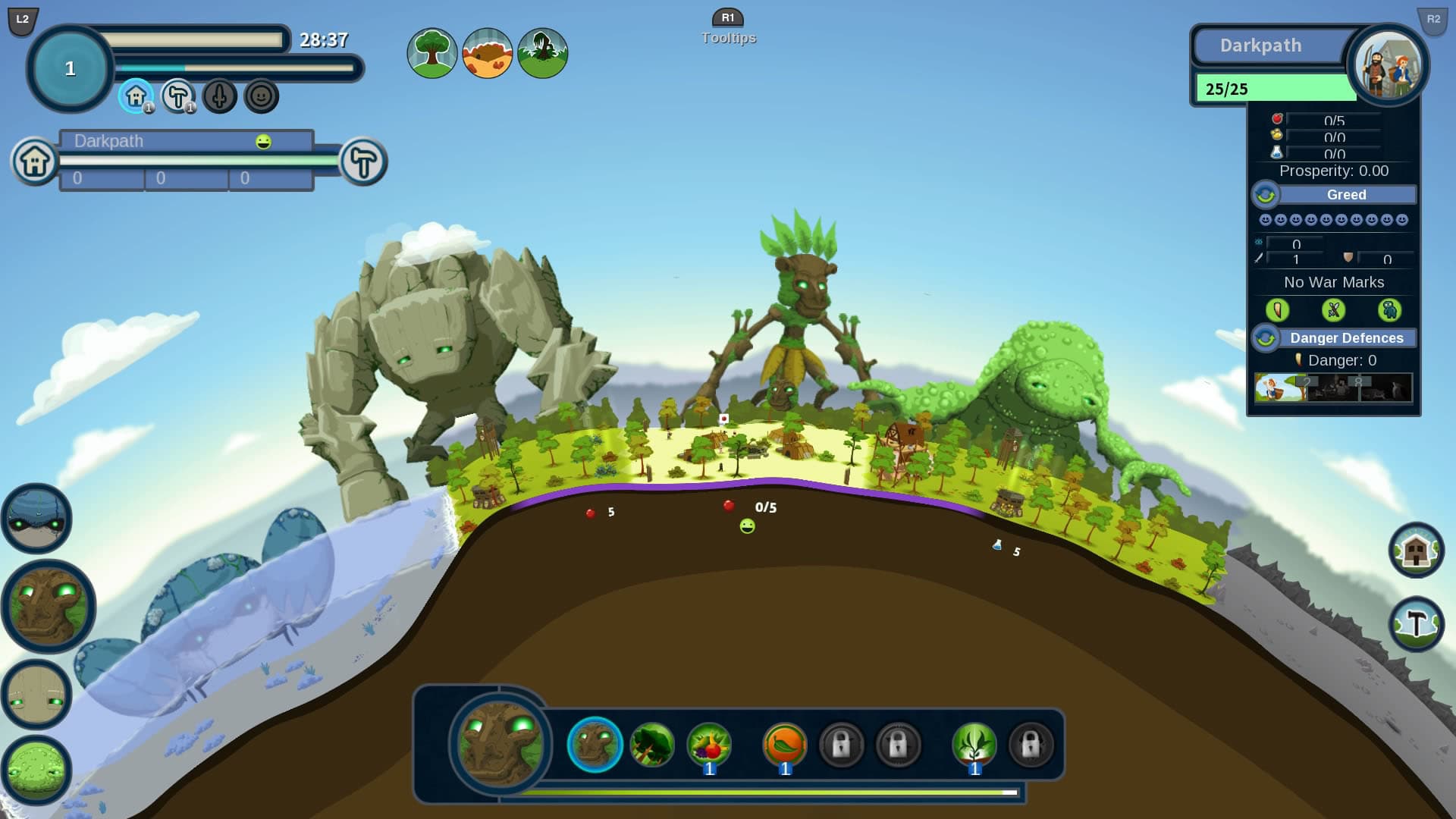Screen dimensions: 1456x819
Task: Use the orange leaf aspect ability
Action: pyautogui.click(x=784, y=745)
